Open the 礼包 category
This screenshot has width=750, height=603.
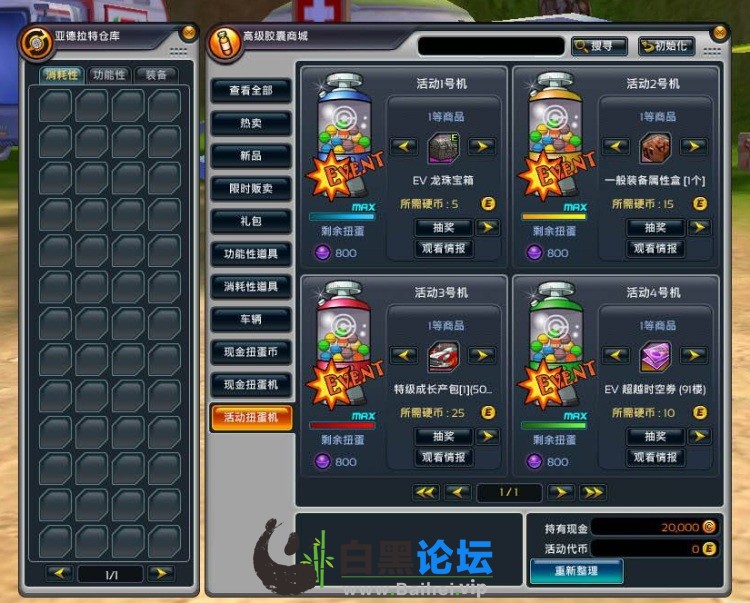pos(251,221)
